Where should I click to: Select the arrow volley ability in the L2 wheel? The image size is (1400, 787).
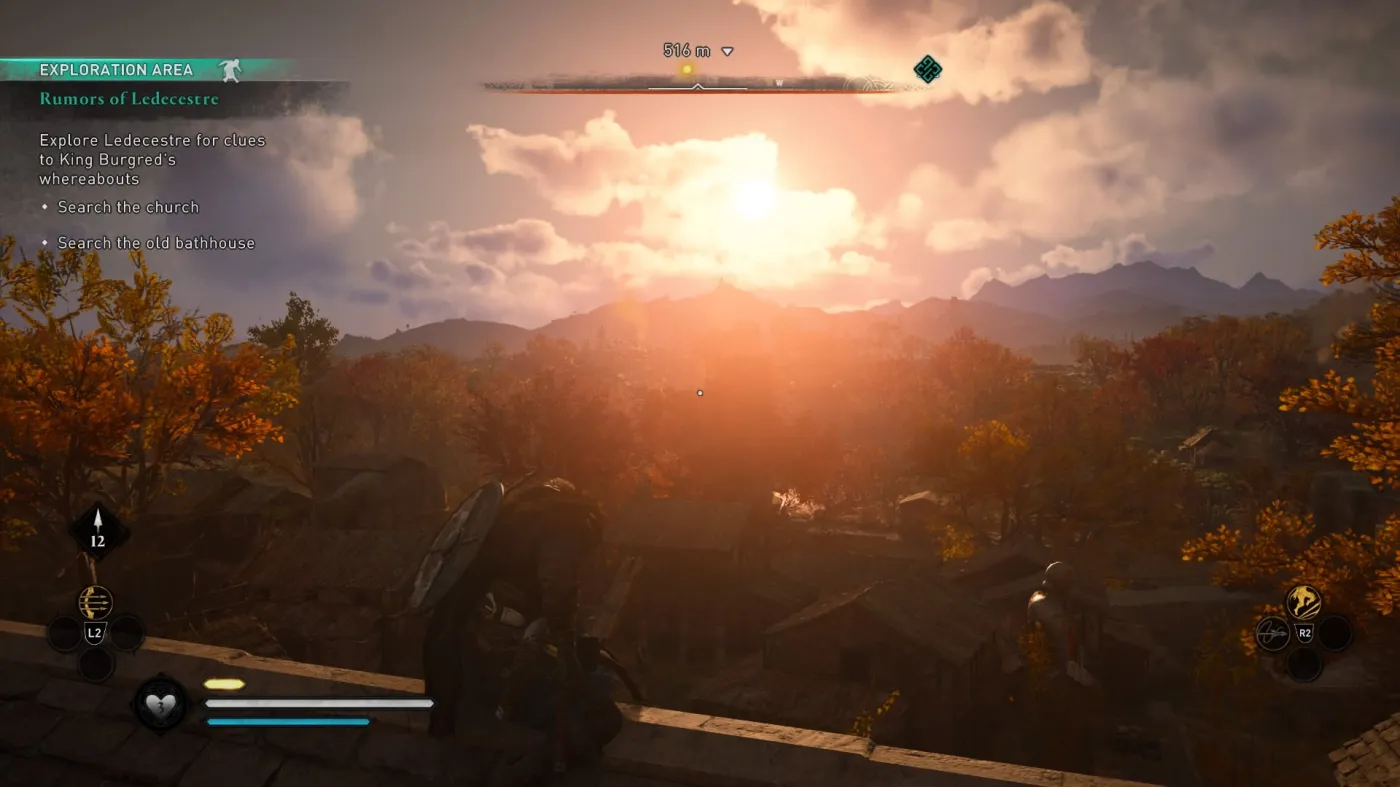click(95, 602)
